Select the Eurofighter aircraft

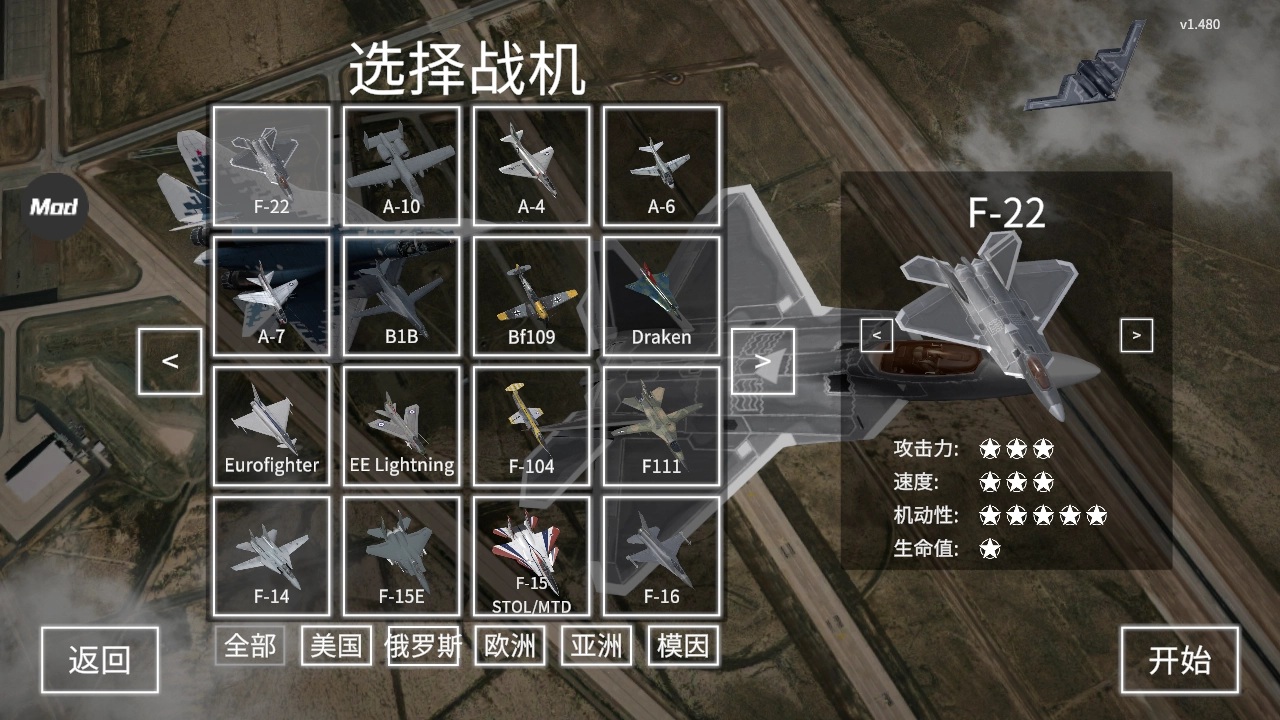click(x=270, y=425)
